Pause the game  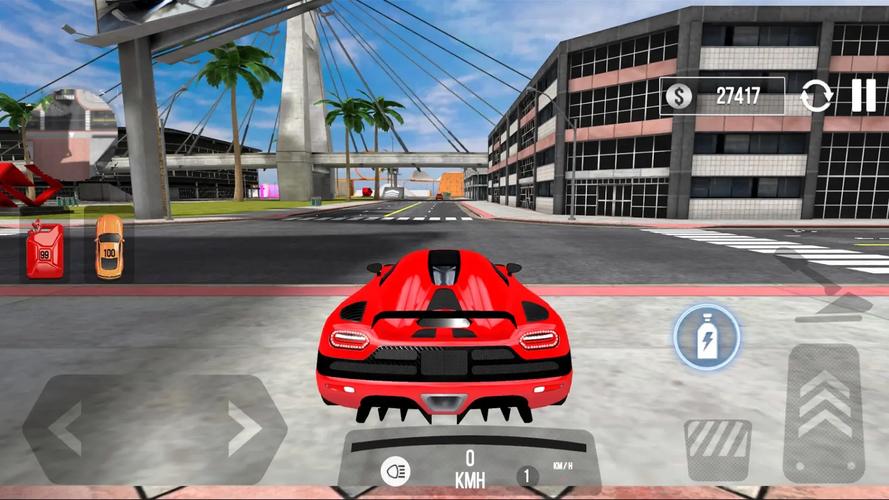(x=863, y=96)
